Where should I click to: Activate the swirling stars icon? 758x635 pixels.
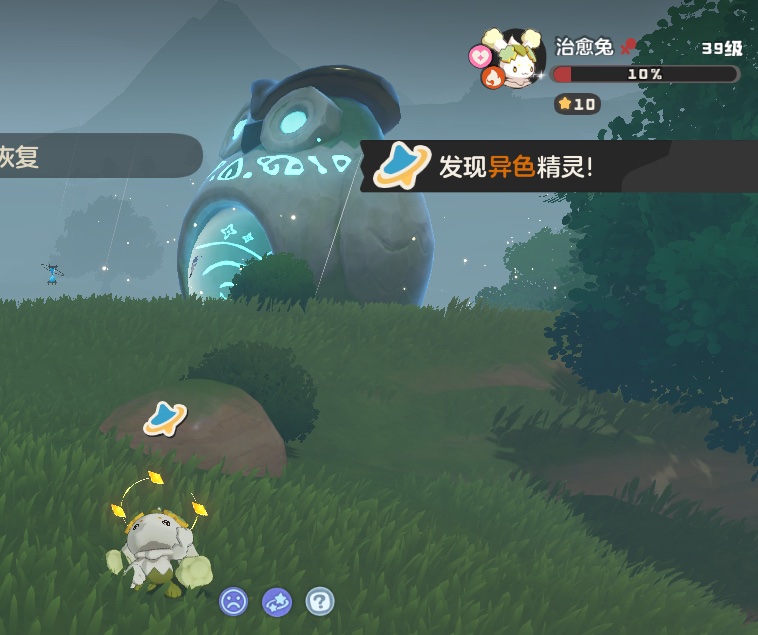point(277,601)
